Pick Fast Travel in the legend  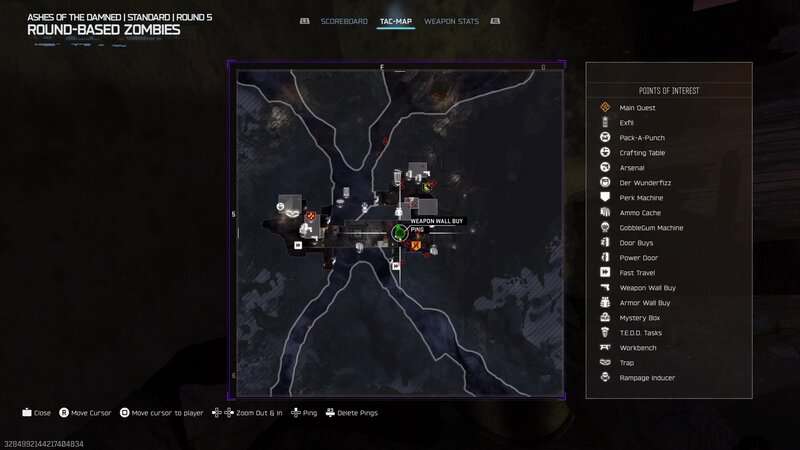[637, 272]
